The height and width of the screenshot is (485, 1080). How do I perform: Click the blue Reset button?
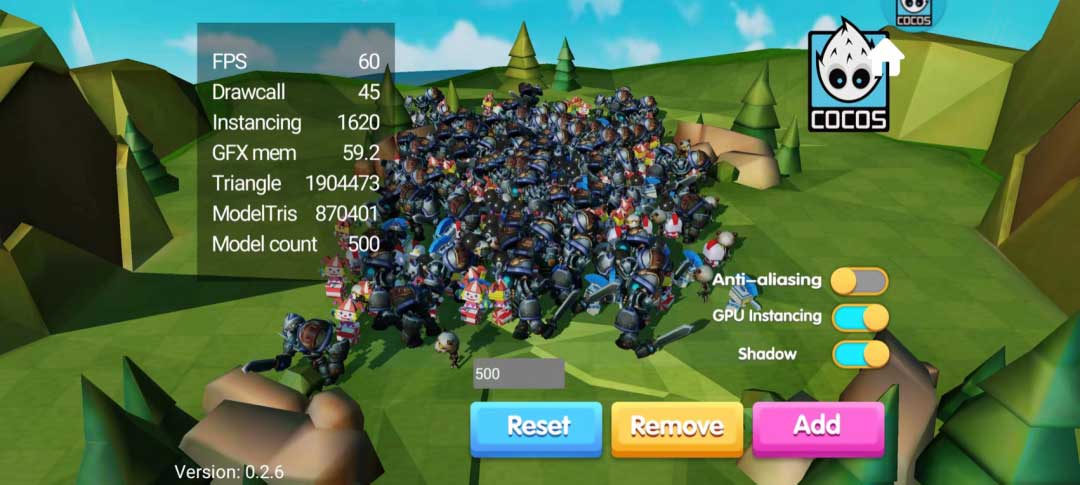point(537,427)
